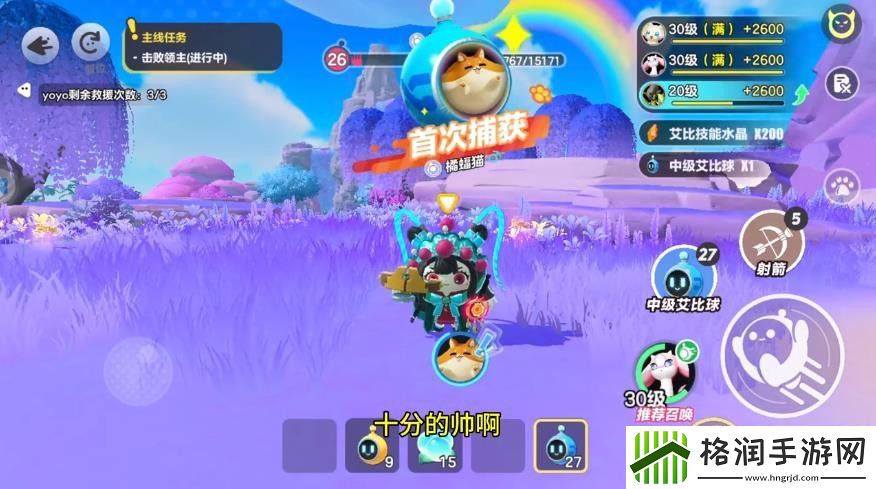Tap the large ghost dash button
This screenshot has height=489, width=876.
(781, 354)
